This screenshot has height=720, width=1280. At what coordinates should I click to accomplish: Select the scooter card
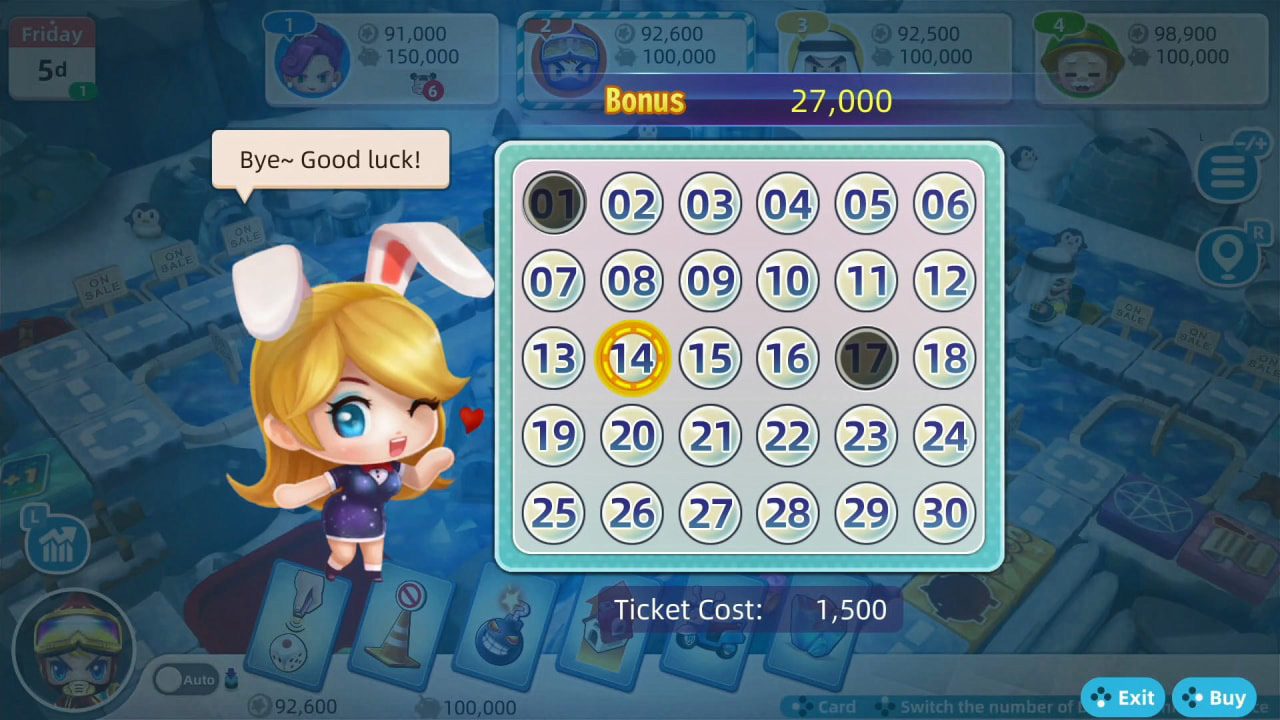click(706, 630)
